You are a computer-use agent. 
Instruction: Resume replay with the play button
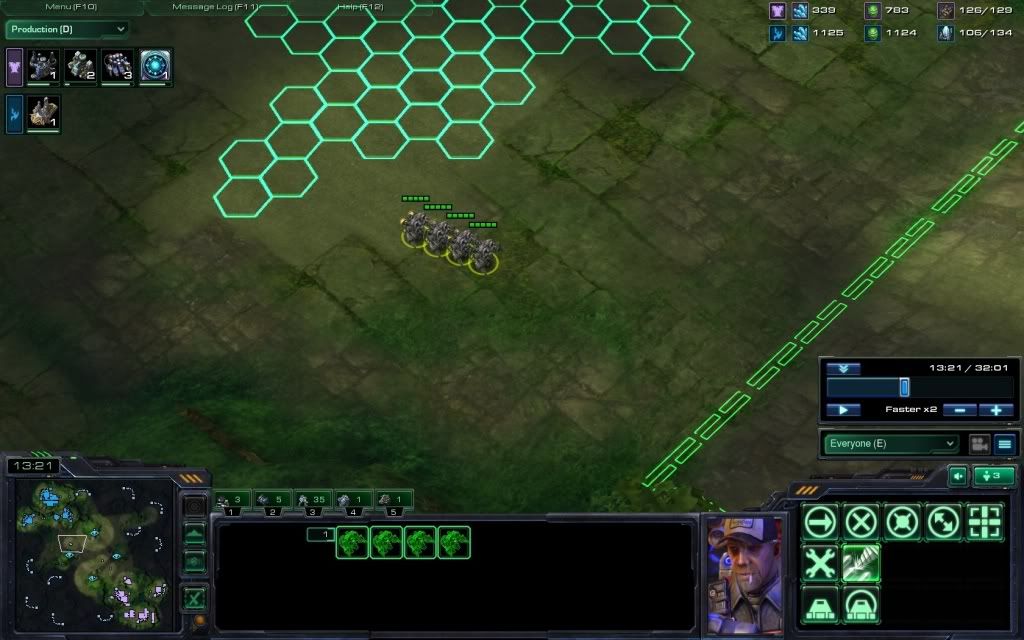843,410
